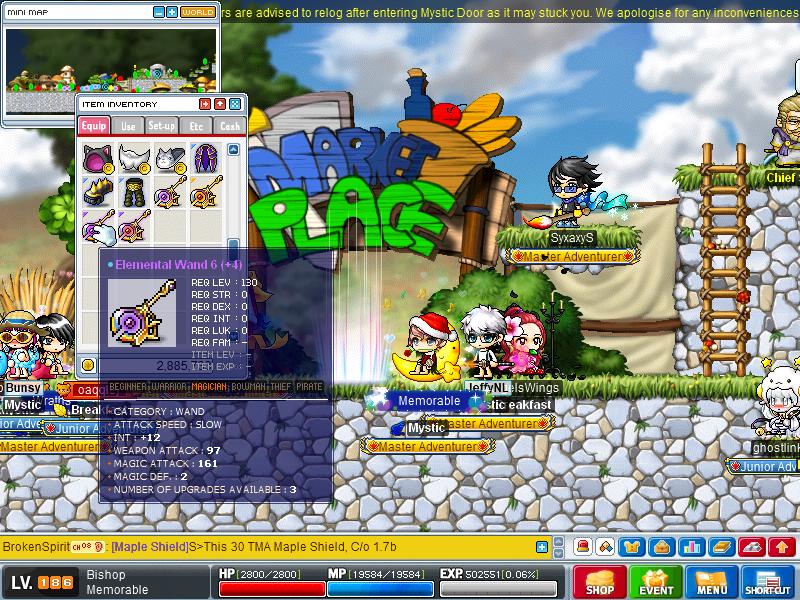Open the cash SHOP
Viewport: 800px width, 600px height.
(x=600, y=583)
